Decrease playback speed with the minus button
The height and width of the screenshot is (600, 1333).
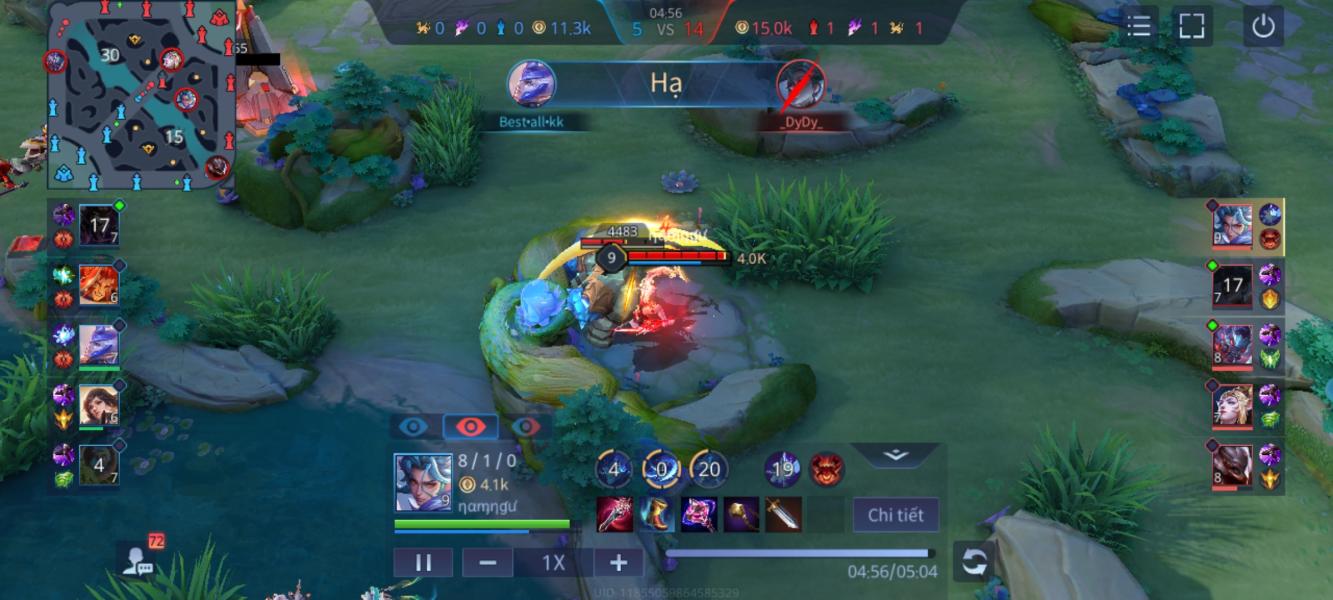[488, 563]
